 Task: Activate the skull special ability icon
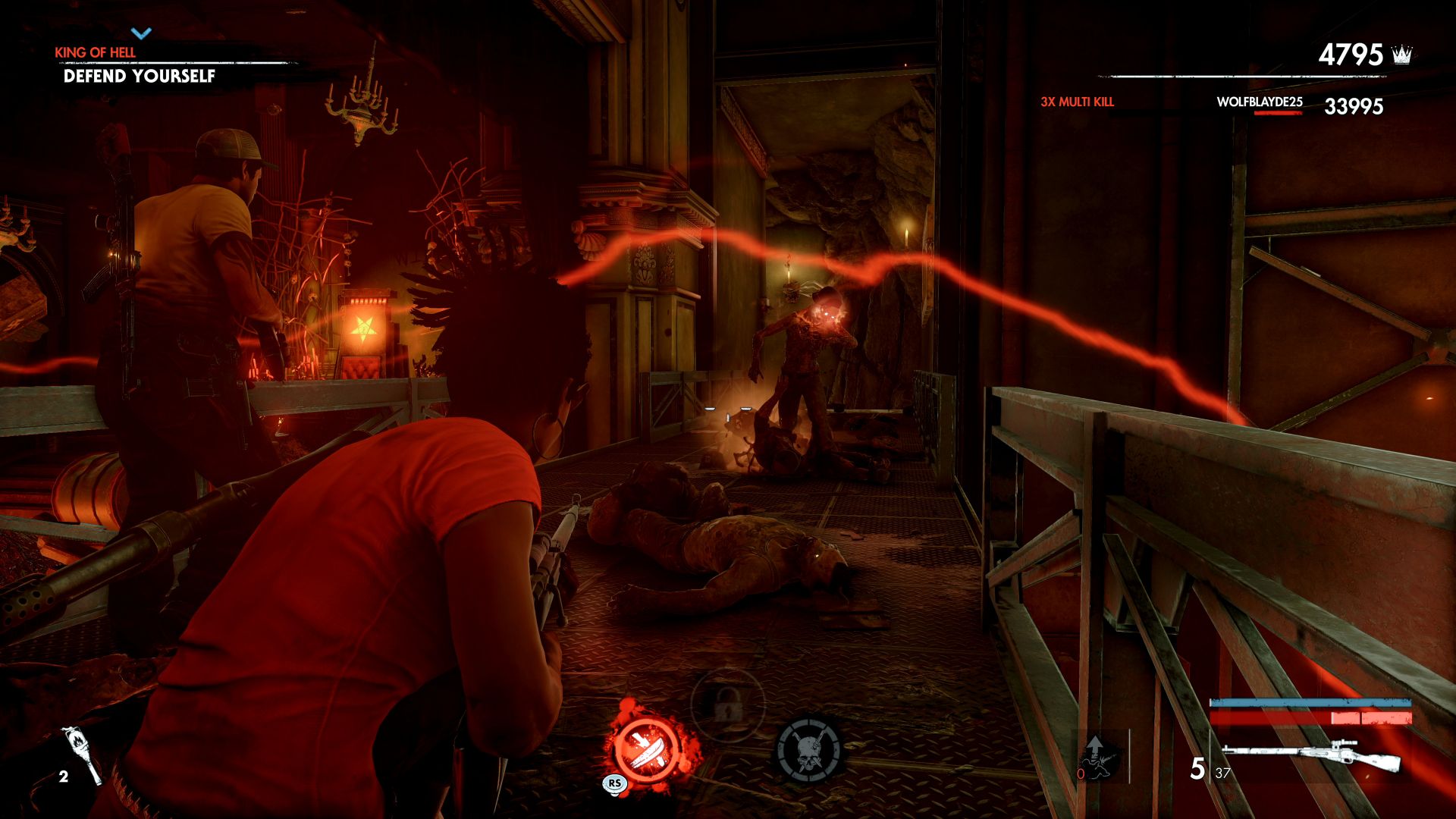coord(808,749)
